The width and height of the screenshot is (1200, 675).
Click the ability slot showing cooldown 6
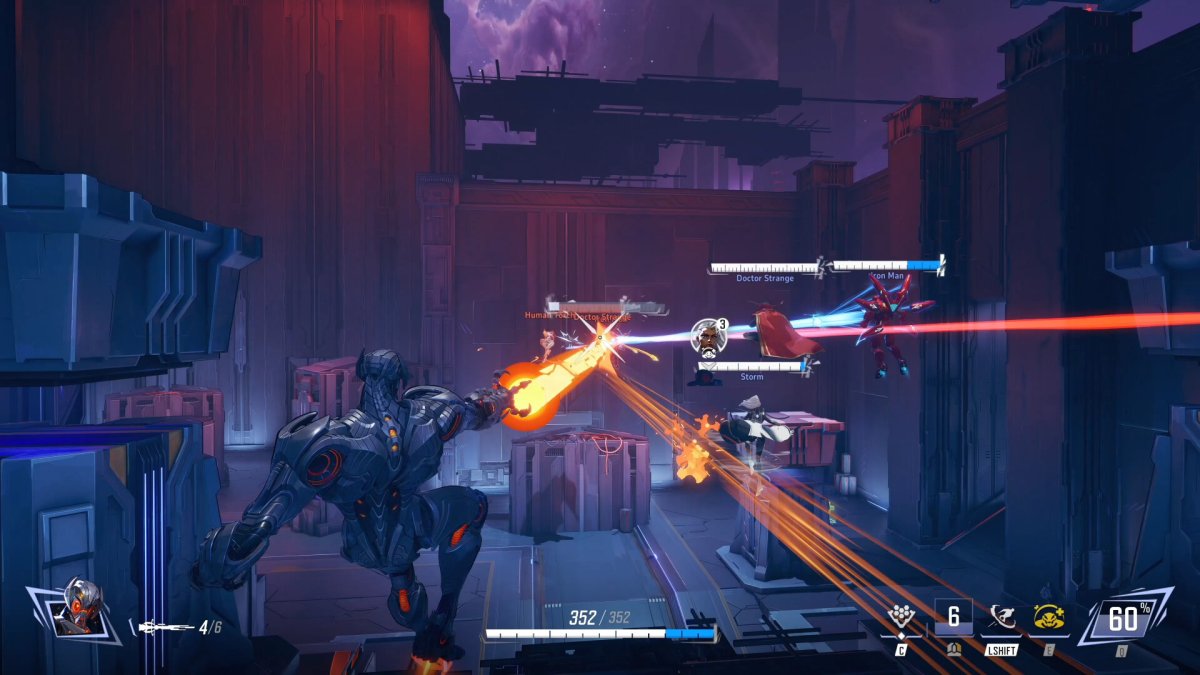pyautogui.click(x=953, y=617)
